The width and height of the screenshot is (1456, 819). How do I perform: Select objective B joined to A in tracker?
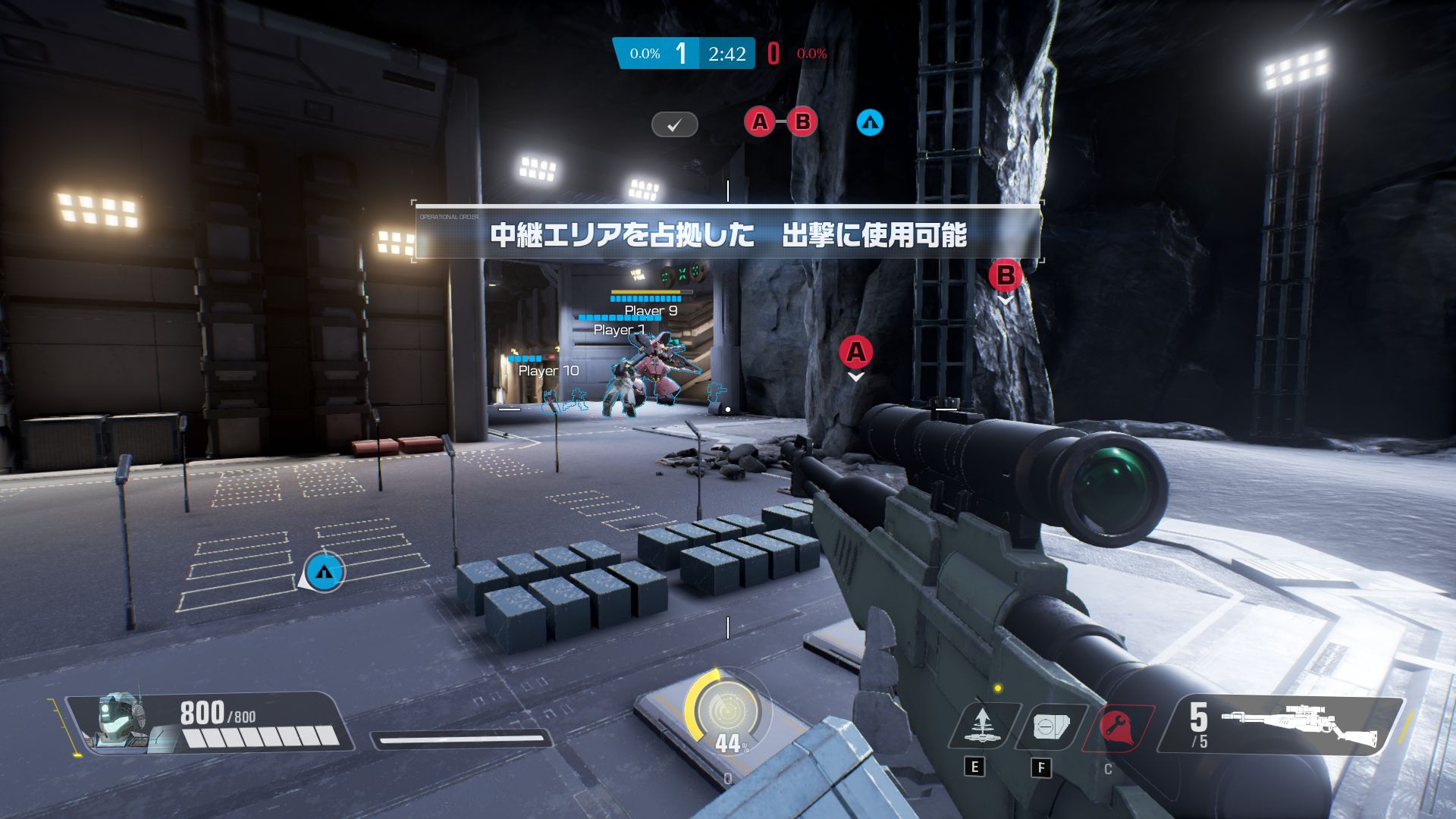[x=802, y=121]
